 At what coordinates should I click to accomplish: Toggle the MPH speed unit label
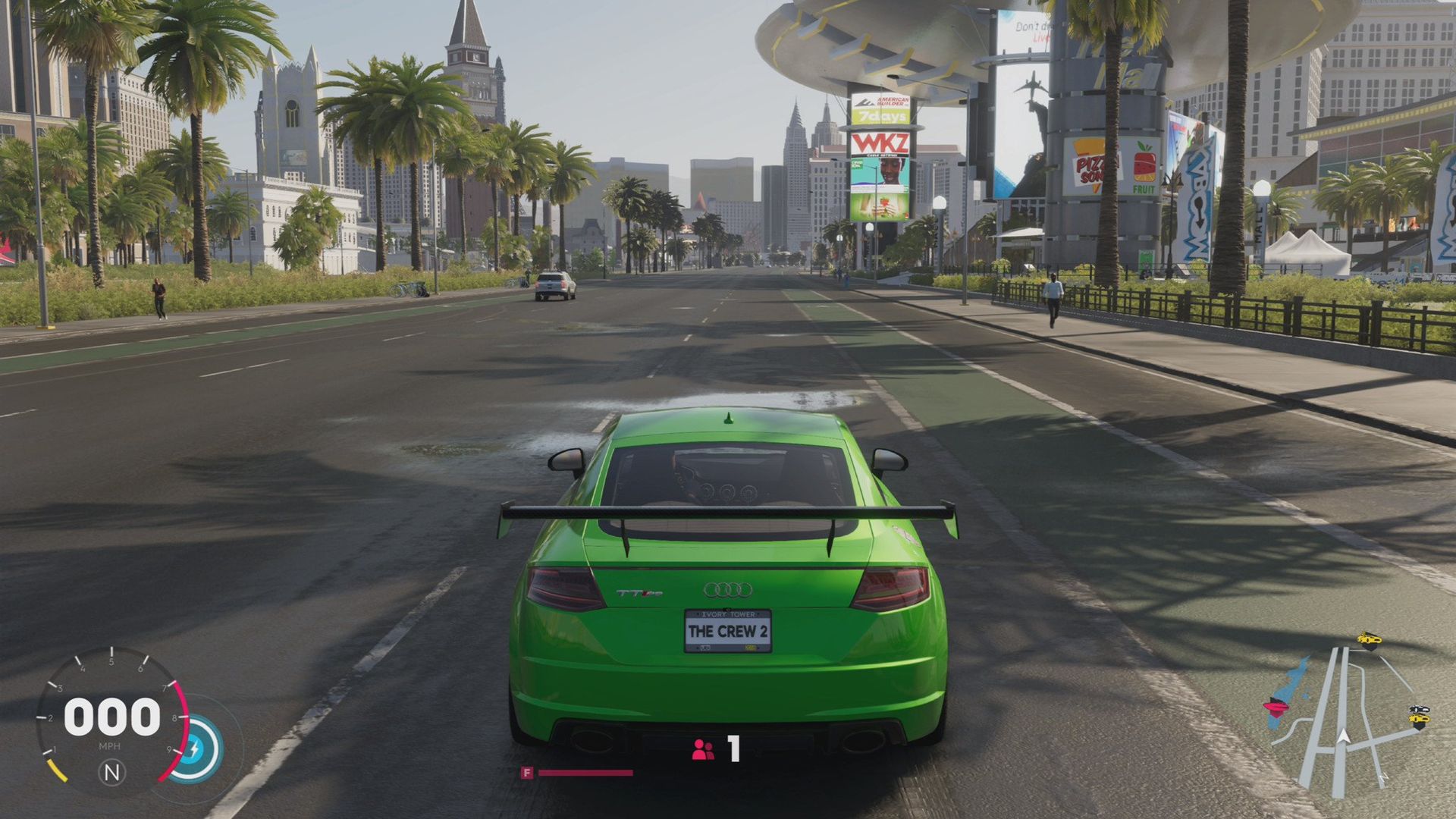click(110, 746)
